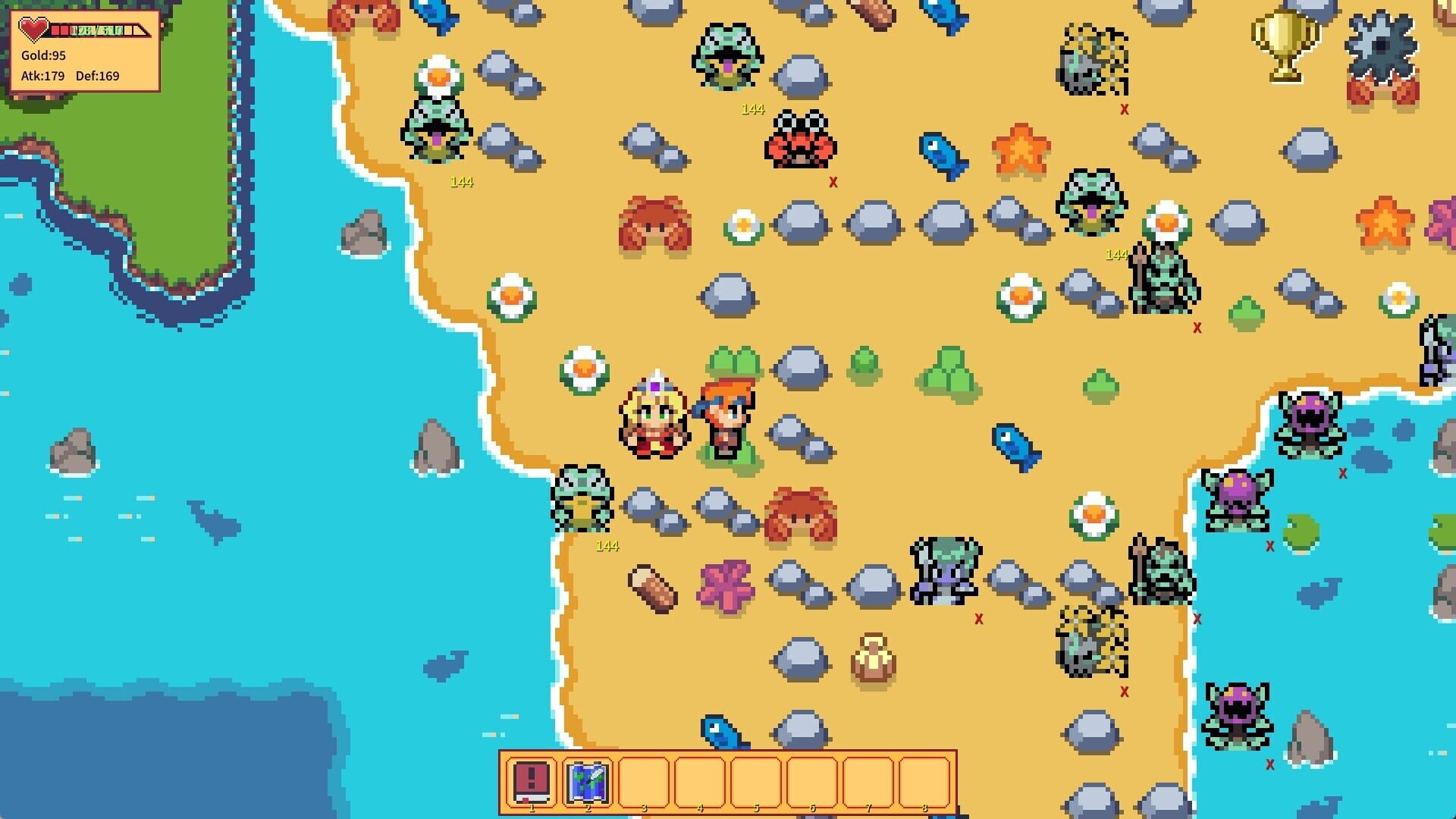Open the quest book in hotbar slot 1
Screen dimensions: 1456x819
[533, 782]
